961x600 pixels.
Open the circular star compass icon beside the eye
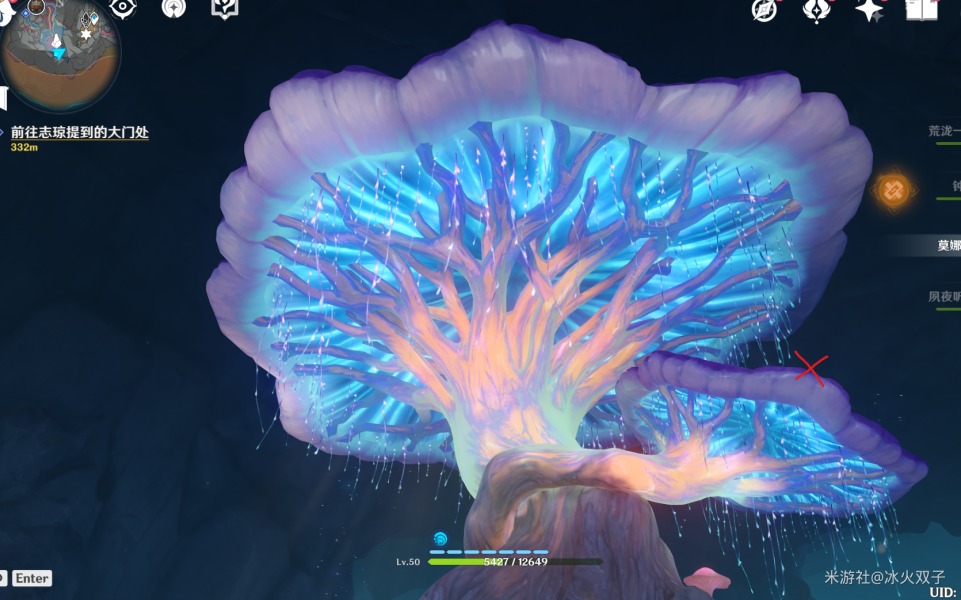coord(174,8)
